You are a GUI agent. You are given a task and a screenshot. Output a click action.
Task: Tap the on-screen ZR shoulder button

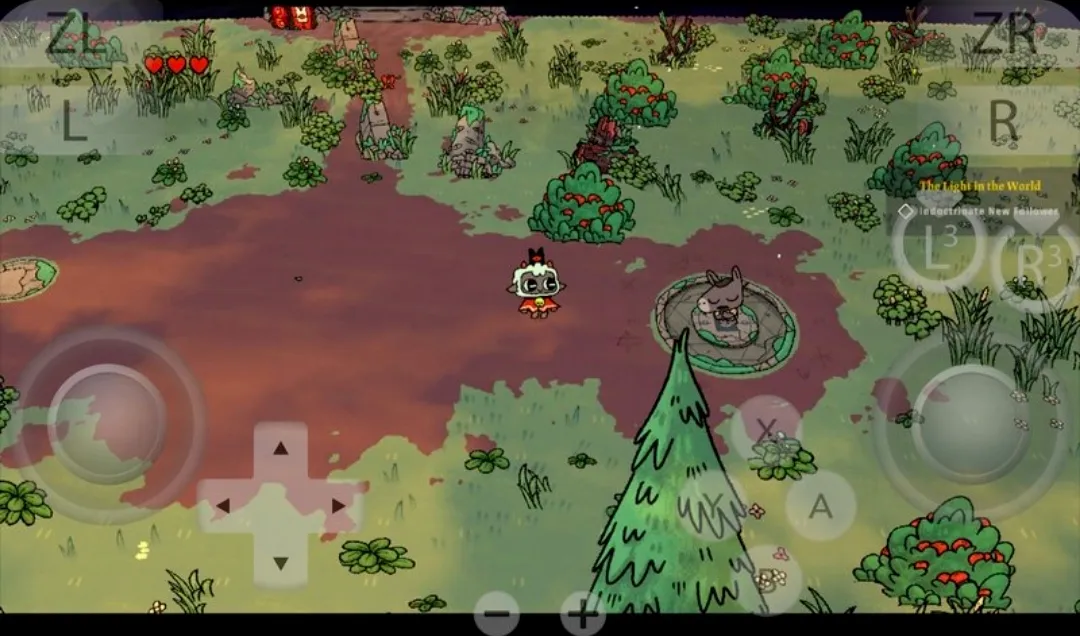pyautogui.click(x=1003, y=37)
